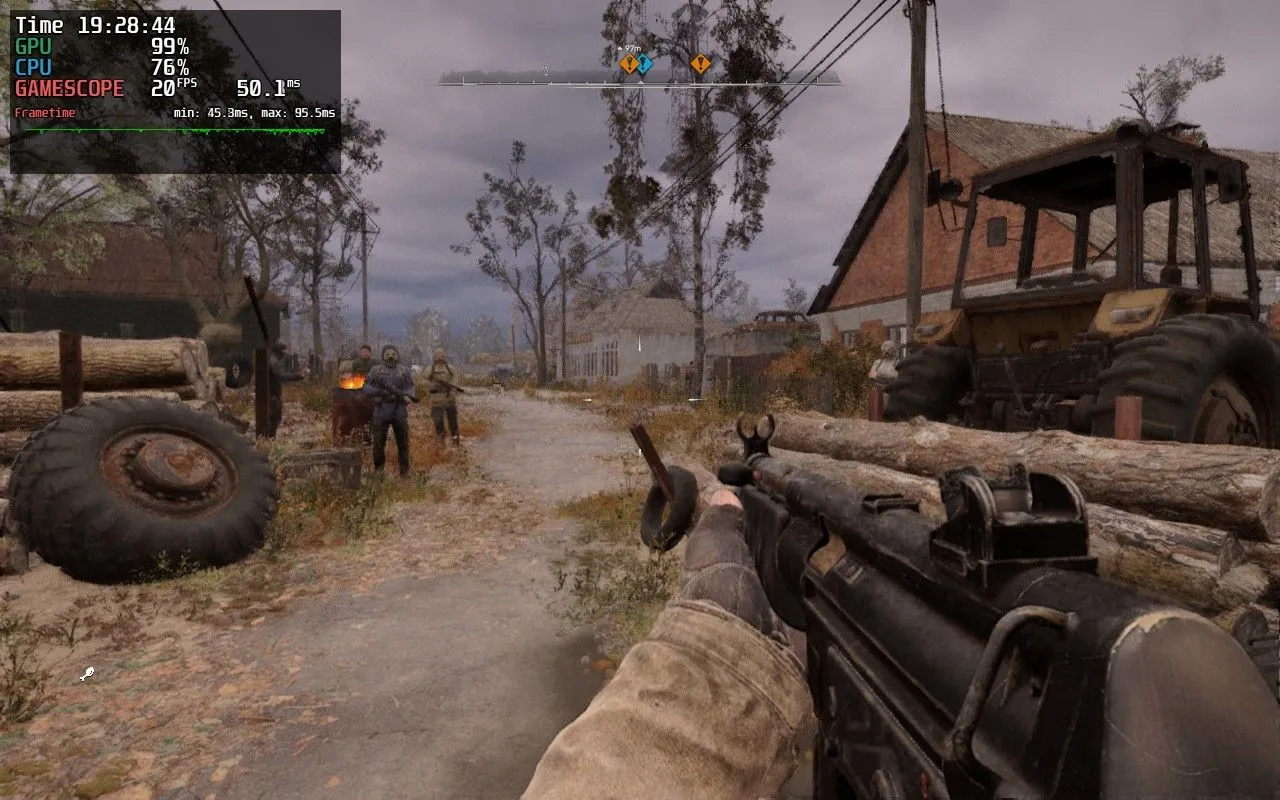This screenshot has height=800, width=1280.
Task: Select the blue quest marker on the compass
Action: click(x=646, y=64)
